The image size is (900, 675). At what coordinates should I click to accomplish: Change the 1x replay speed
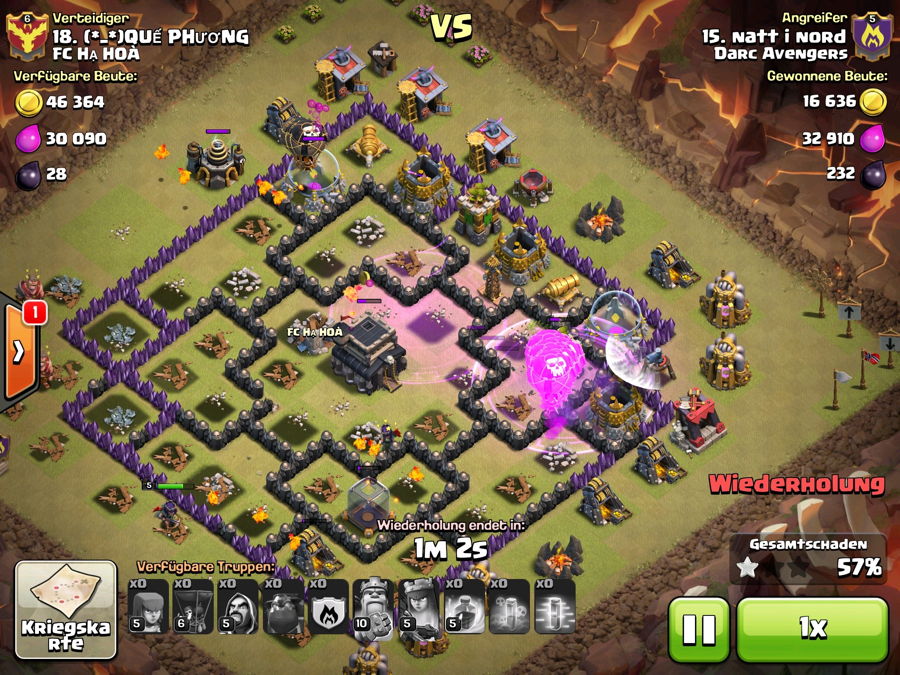tap(812, 629)
